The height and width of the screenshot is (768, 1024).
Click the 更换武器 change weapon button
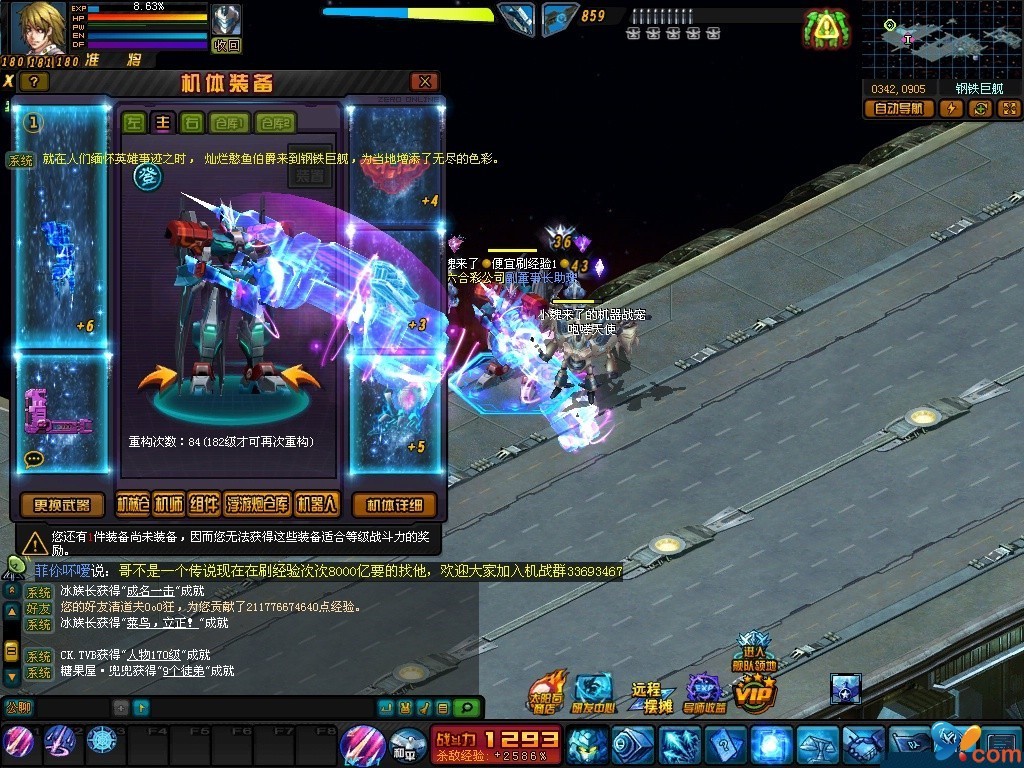(62, 504)
